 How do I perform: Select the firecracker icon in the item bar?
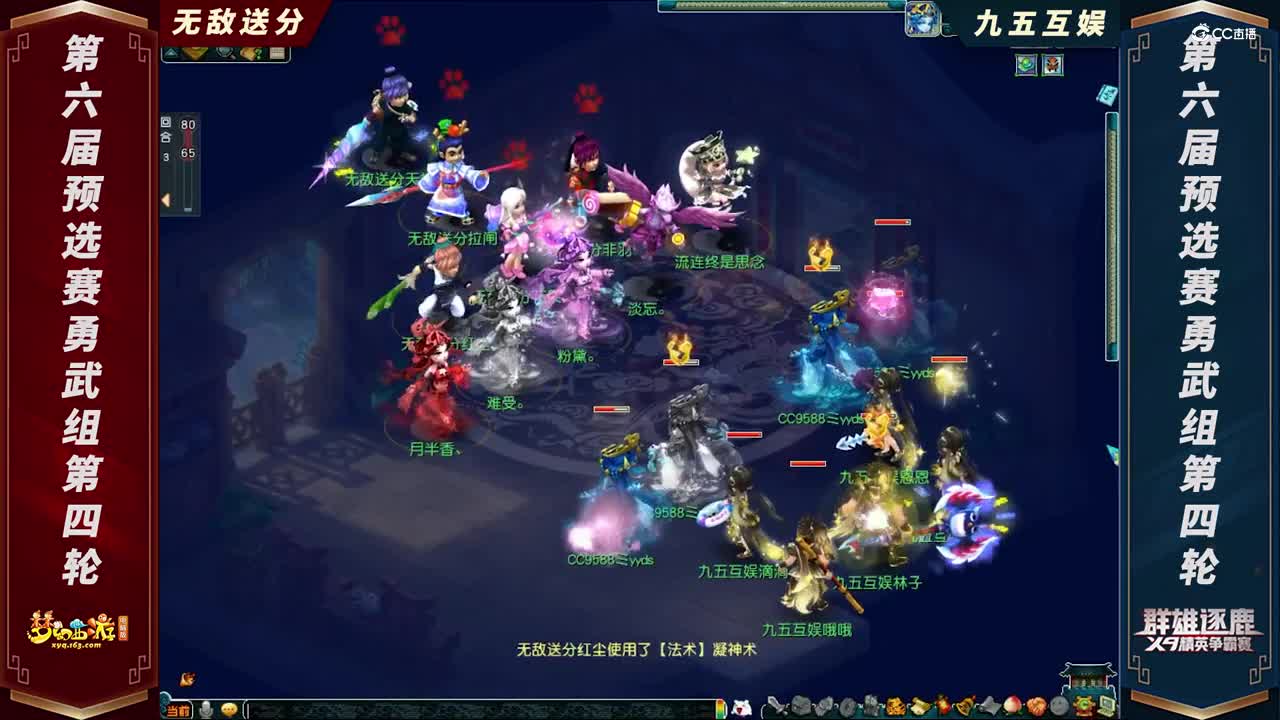pyautogui.click(x=941, y=705)
